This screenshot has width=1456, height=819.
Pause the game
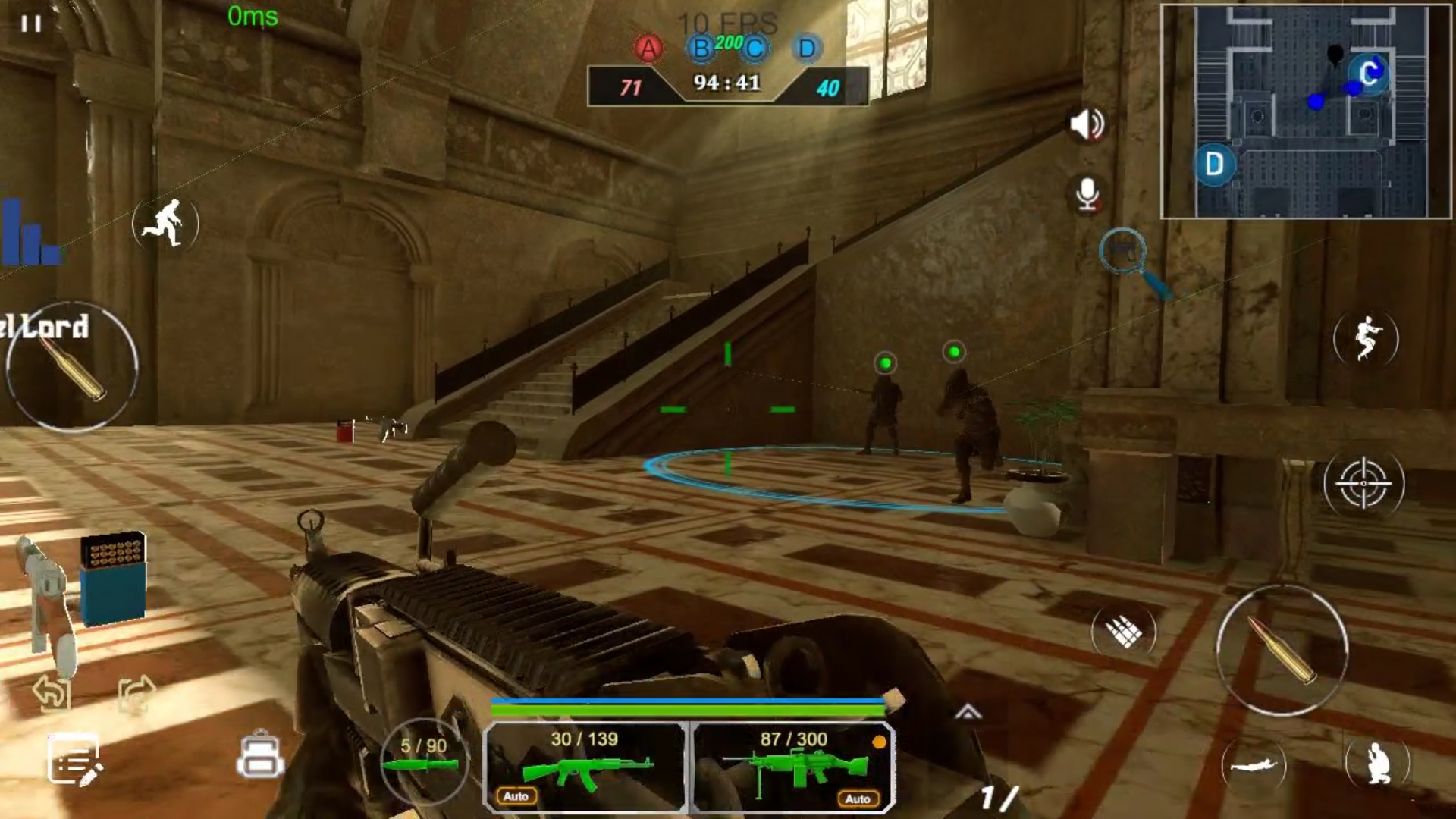click(x=31, y=24)
